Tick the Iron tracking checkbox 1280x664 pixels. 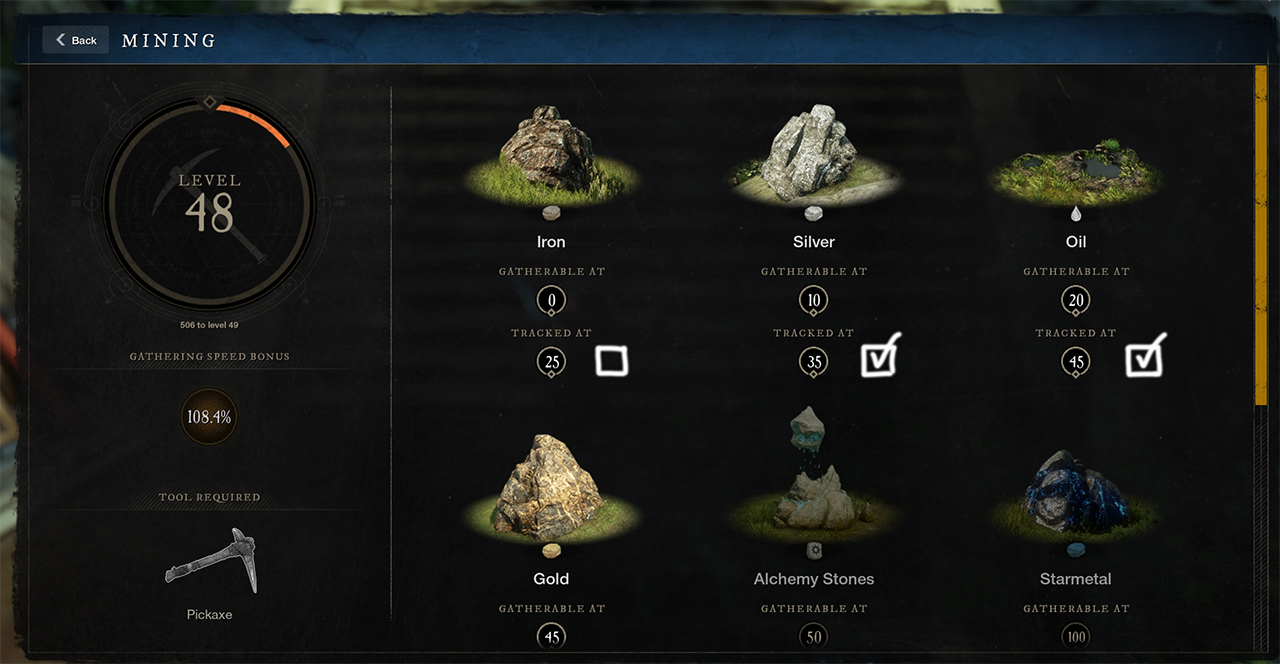tap(611, 361)
